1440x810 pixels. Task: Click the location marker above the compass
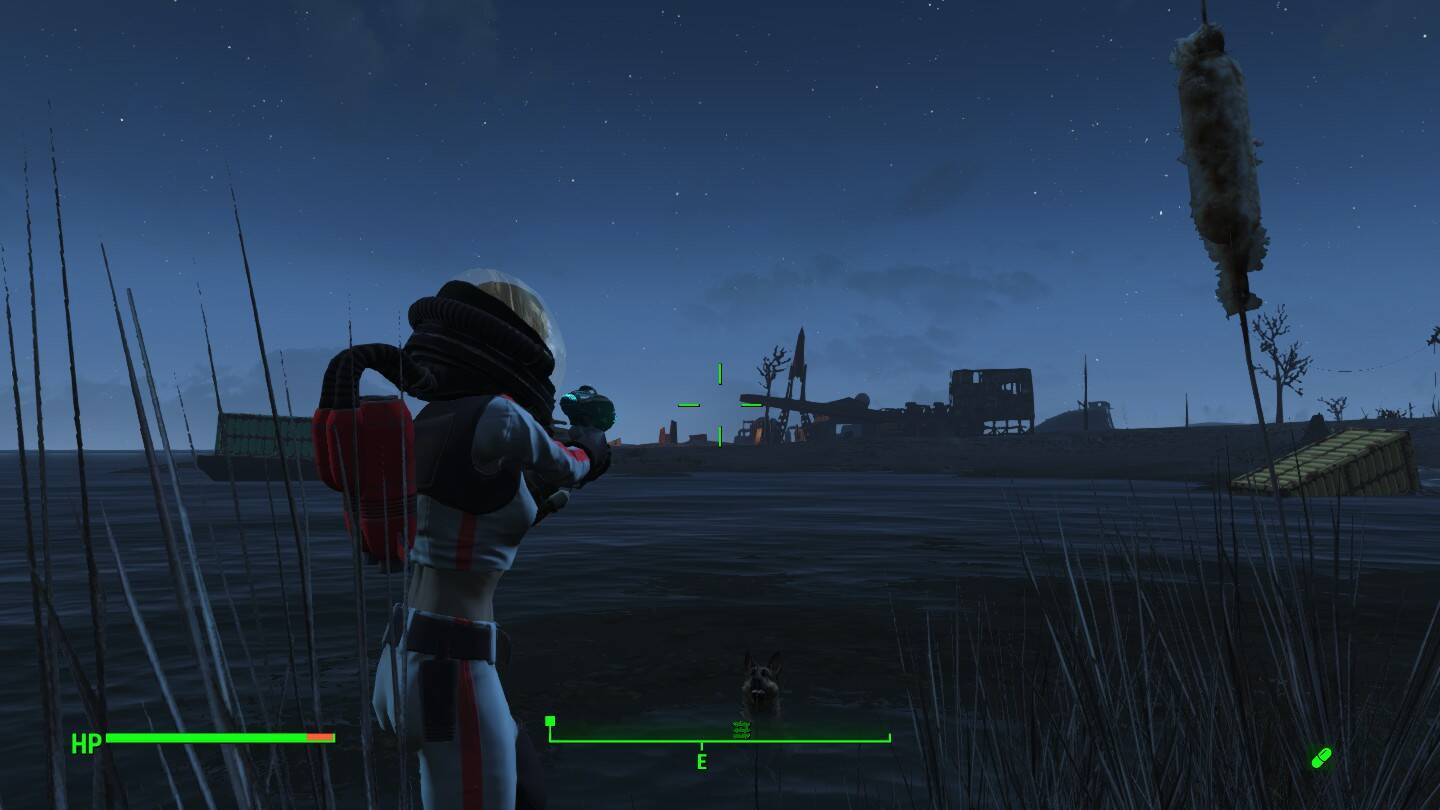point(741,730)
